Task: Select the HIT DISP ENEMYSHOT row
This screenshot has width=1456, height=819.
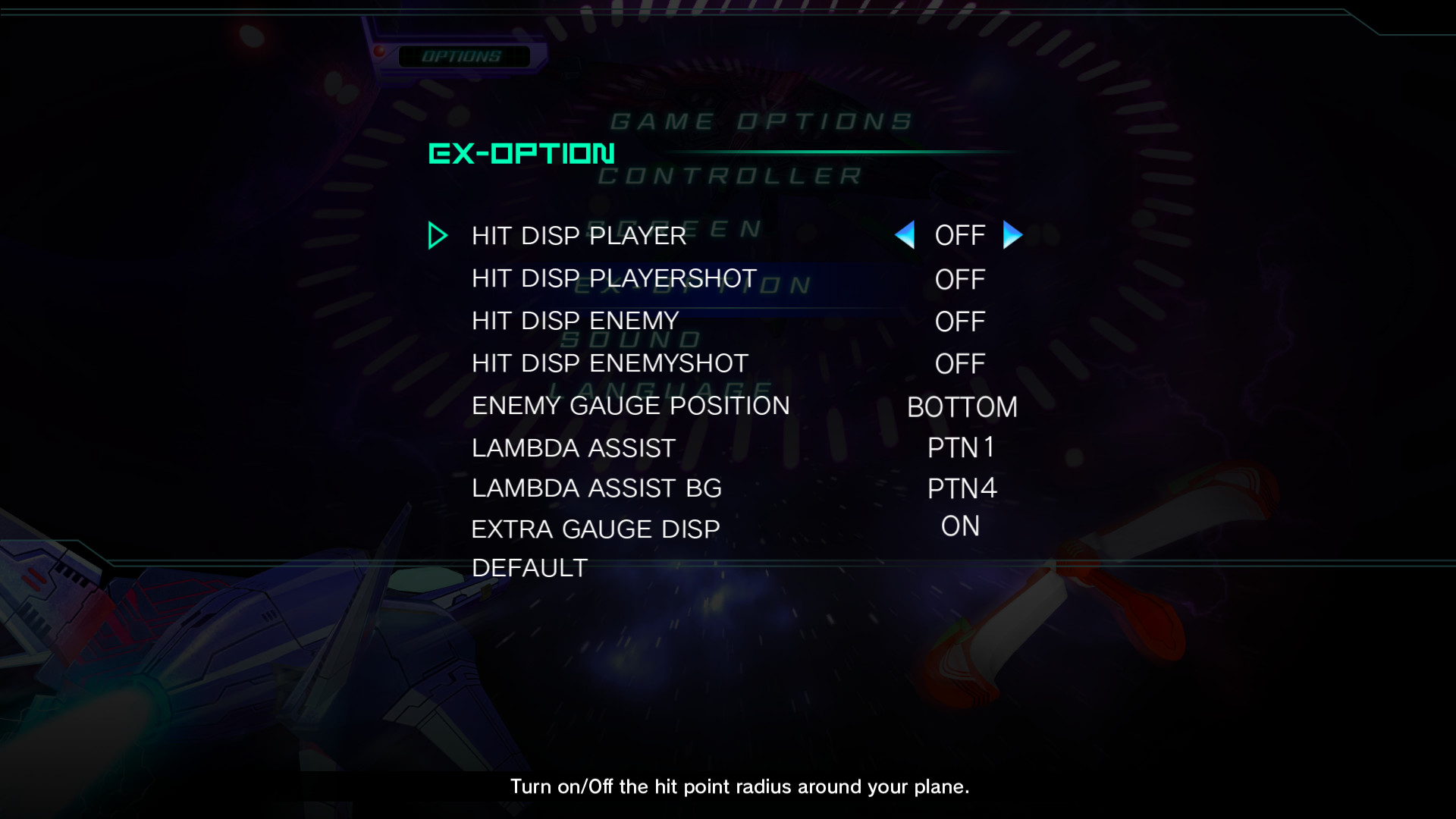Action: pyautogui.click(x=609, y=362)
